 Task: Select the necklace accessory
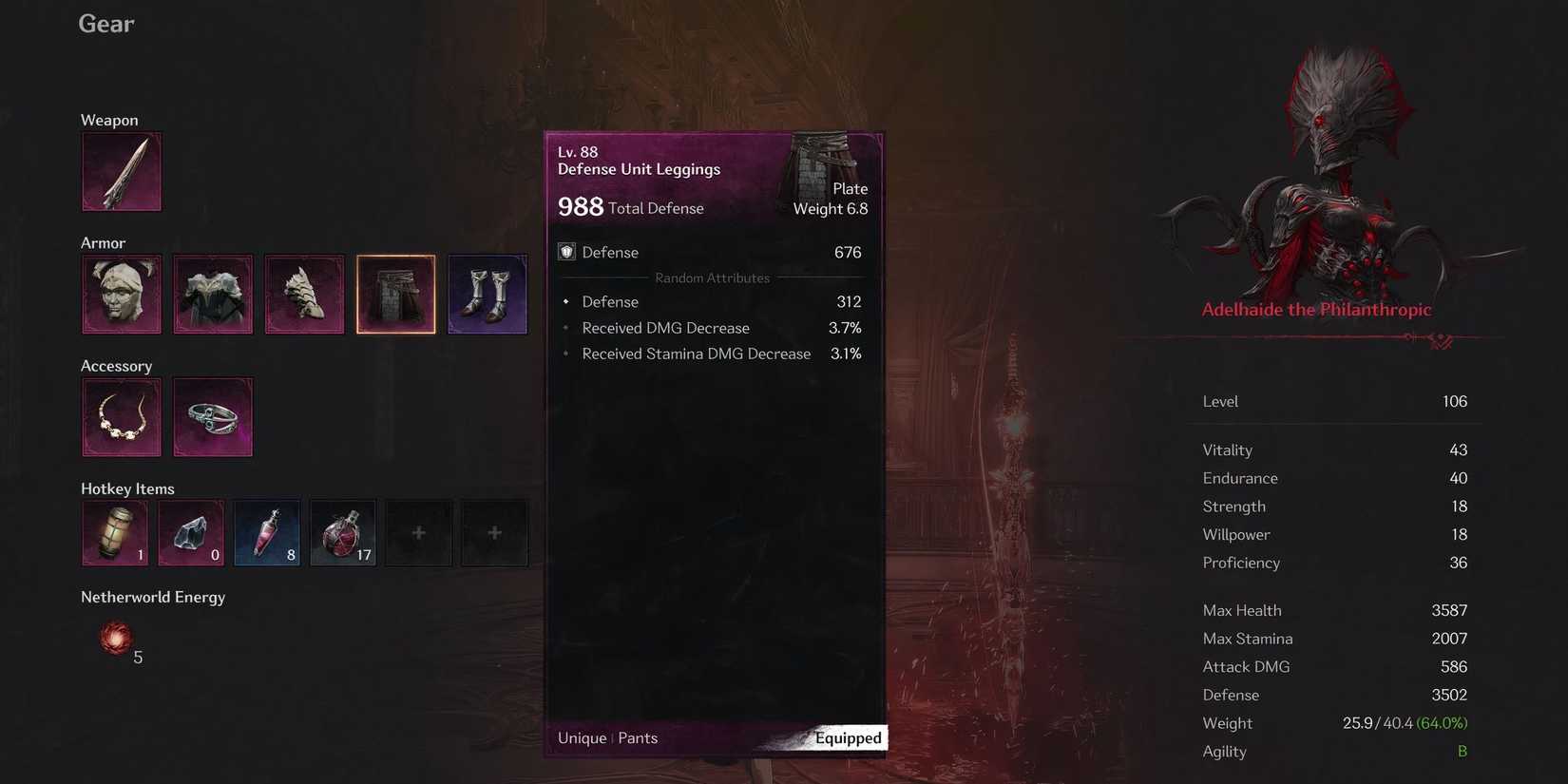point(122,416)
